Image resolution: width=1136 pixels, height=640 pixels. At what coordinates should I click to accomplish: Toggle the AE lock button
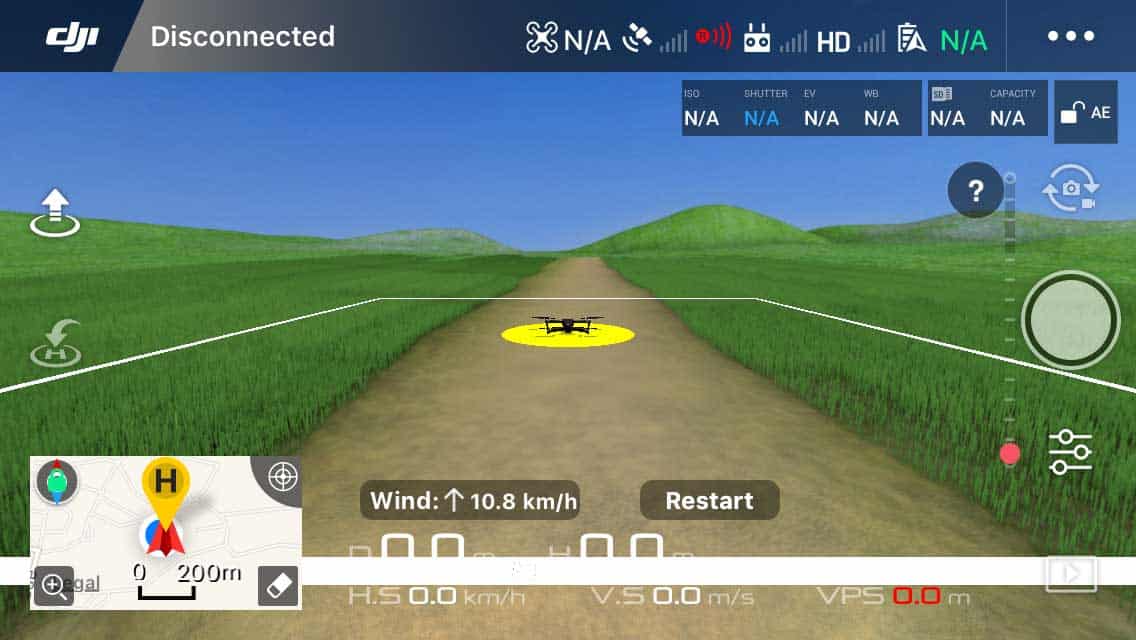click(1085, 112)
